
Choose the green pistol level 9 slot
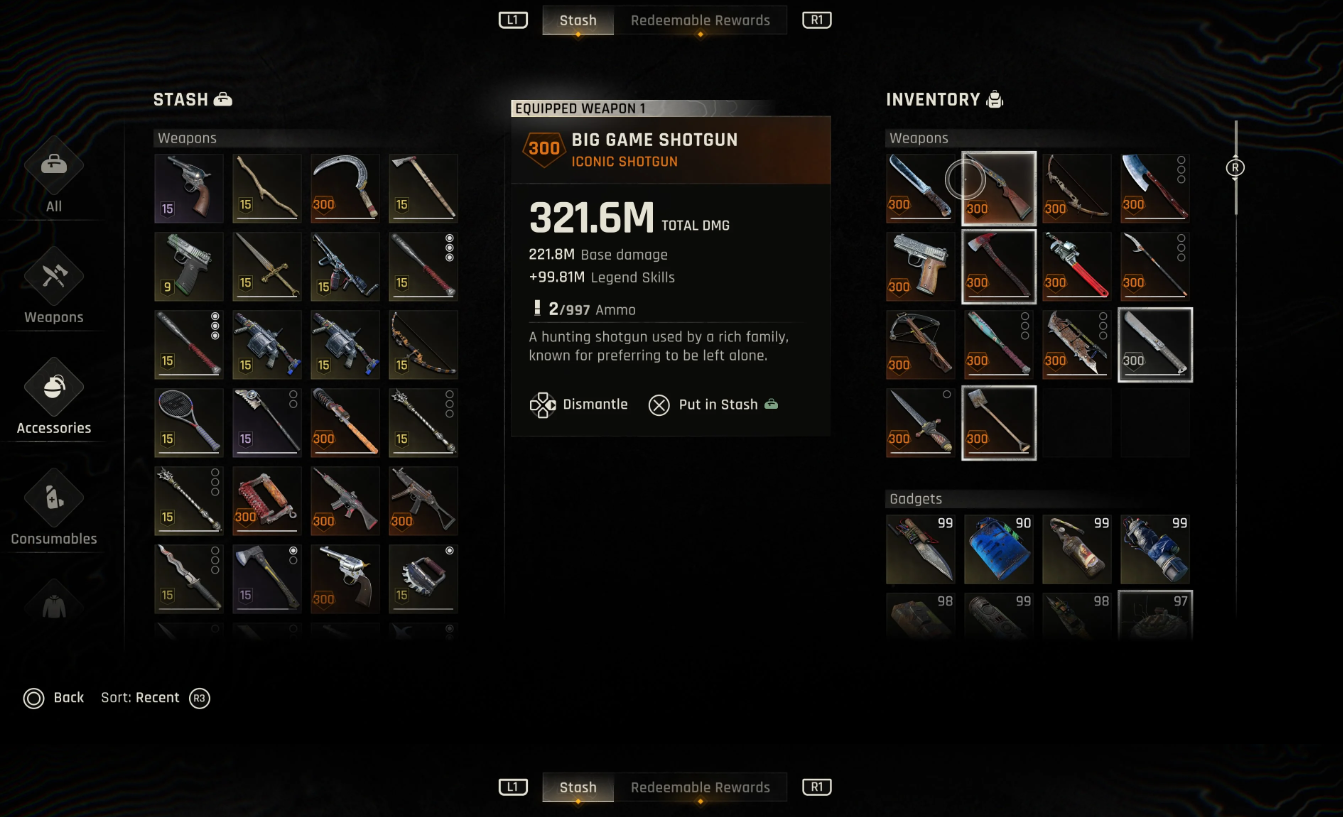[189, 266]
